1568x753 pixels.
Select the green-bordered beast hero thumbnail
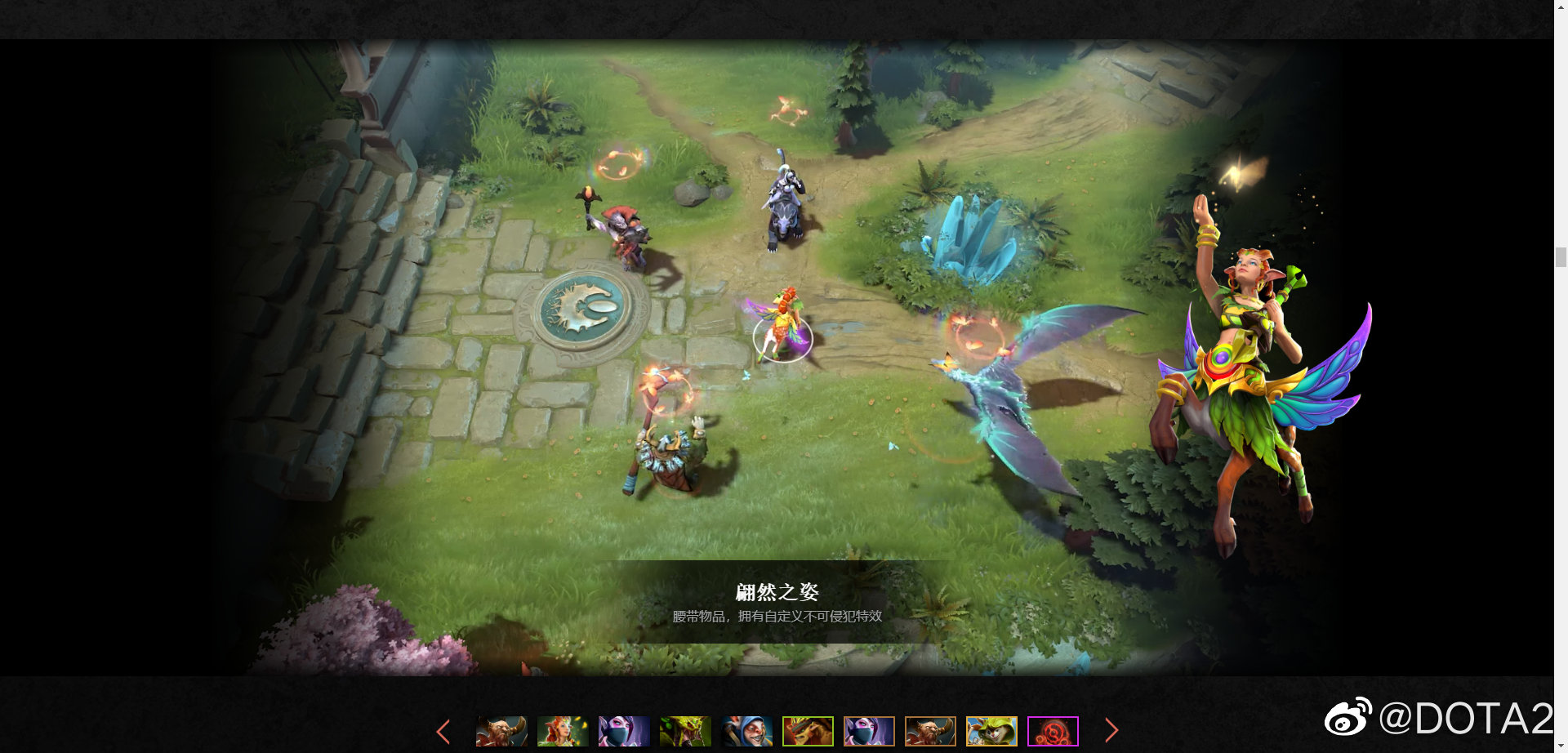pyautogui.click(x=809, y=731)
